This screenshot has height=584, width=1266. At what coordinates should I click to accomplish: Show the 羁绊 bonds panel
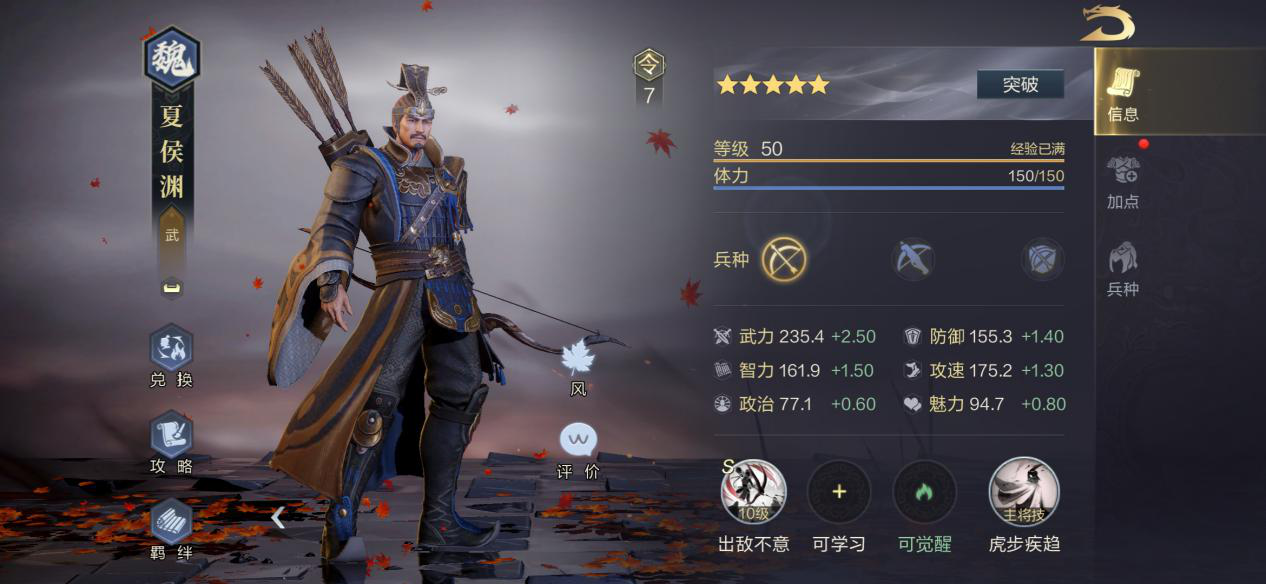pyautogui.click(x=171, y=528)
